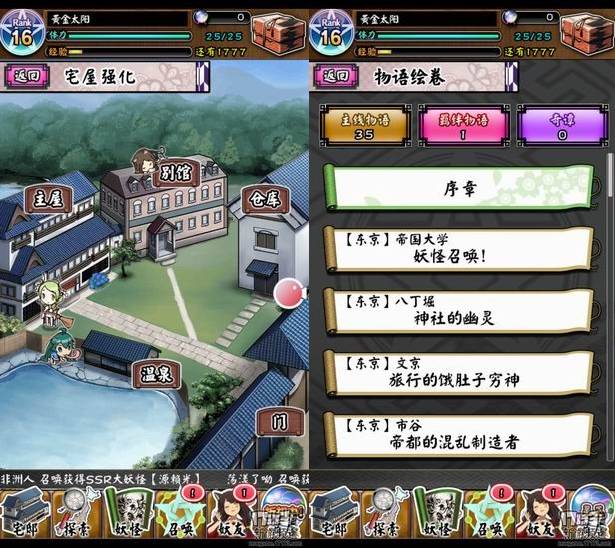Select the 帝都的混乱制造者 story entry
615x548 pixels.
pos(461,433)
